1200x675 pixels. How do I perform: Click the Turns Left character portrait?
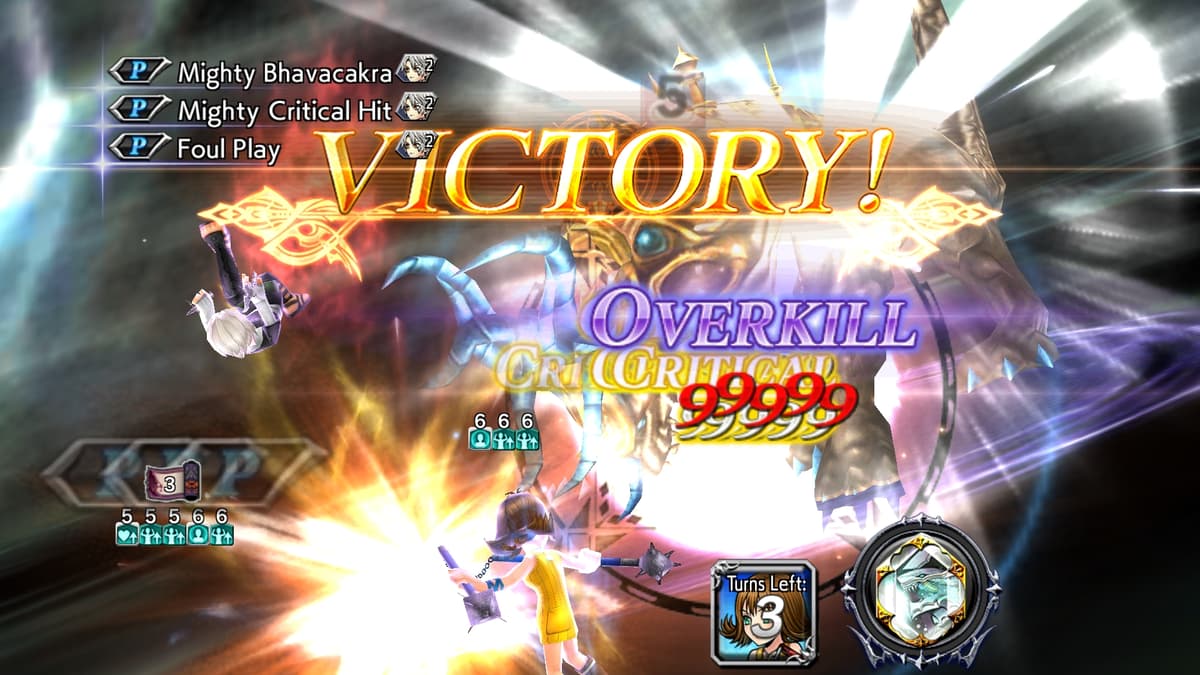(765, 612)
